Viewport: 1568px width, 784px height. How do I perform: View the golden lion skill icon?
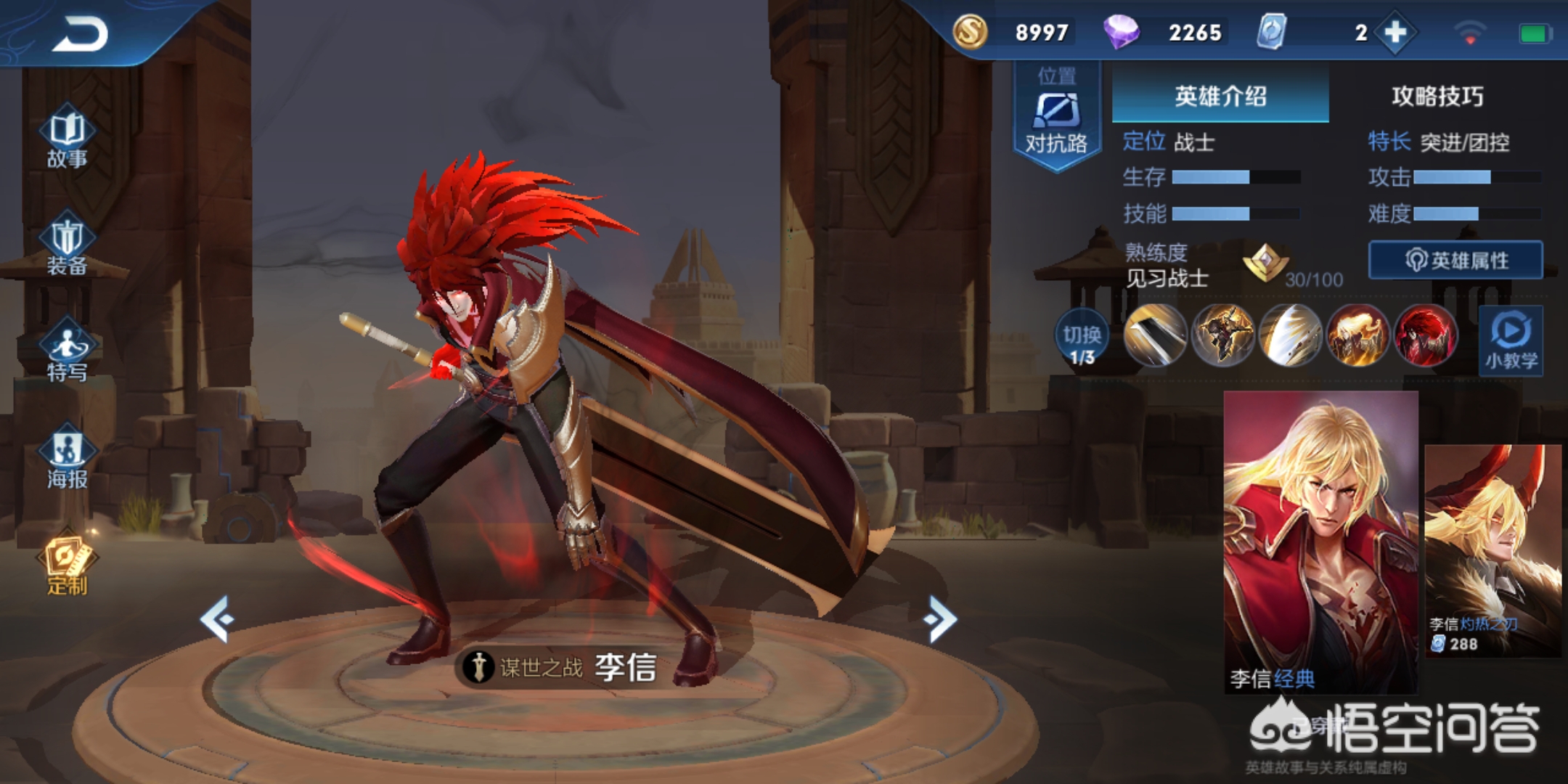coord(1357,335)
